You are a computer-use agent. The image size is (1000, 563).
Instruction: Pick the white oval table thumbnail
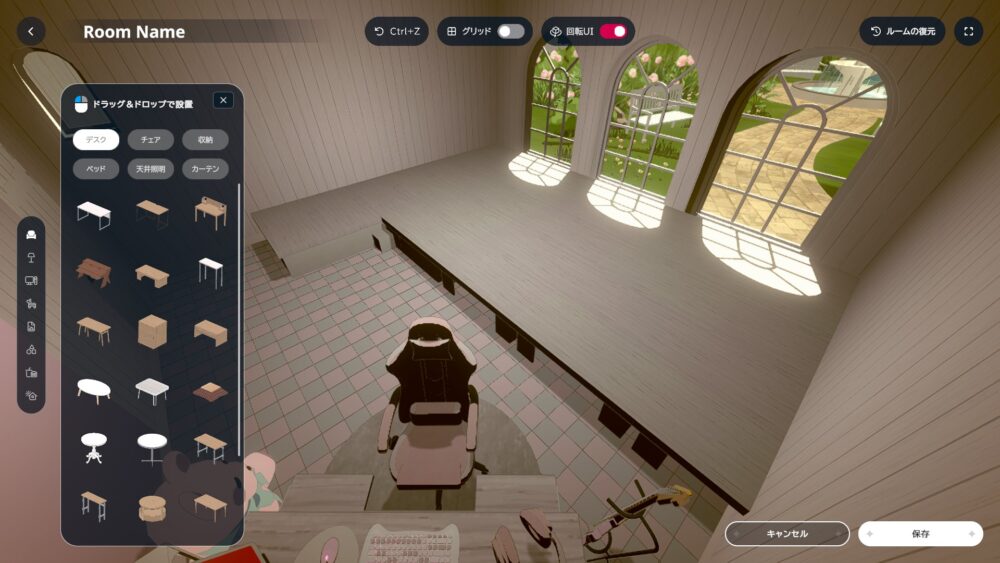click(x=94, y=388)
